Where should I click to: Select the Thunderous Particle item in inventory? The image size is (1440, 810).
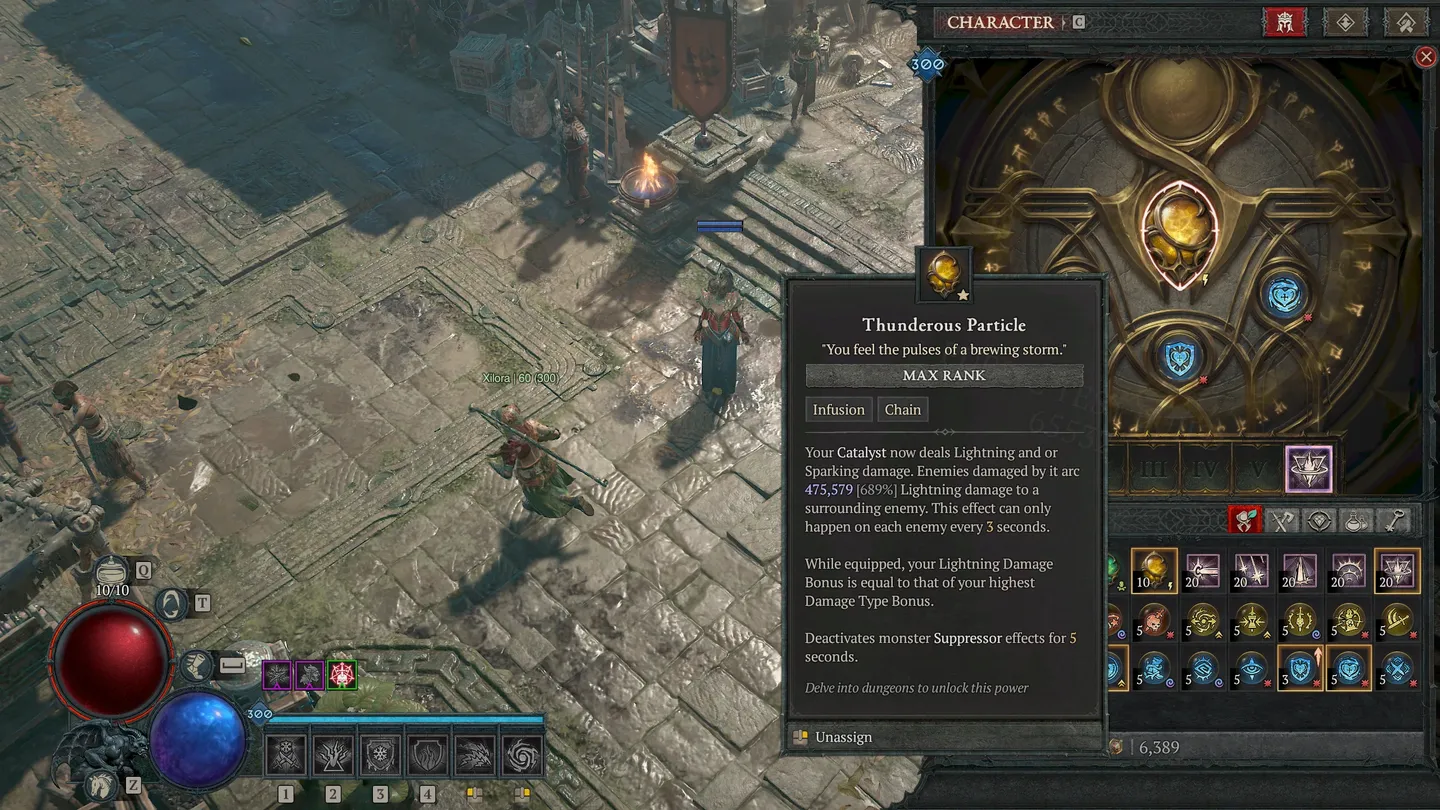(1153, 571)
